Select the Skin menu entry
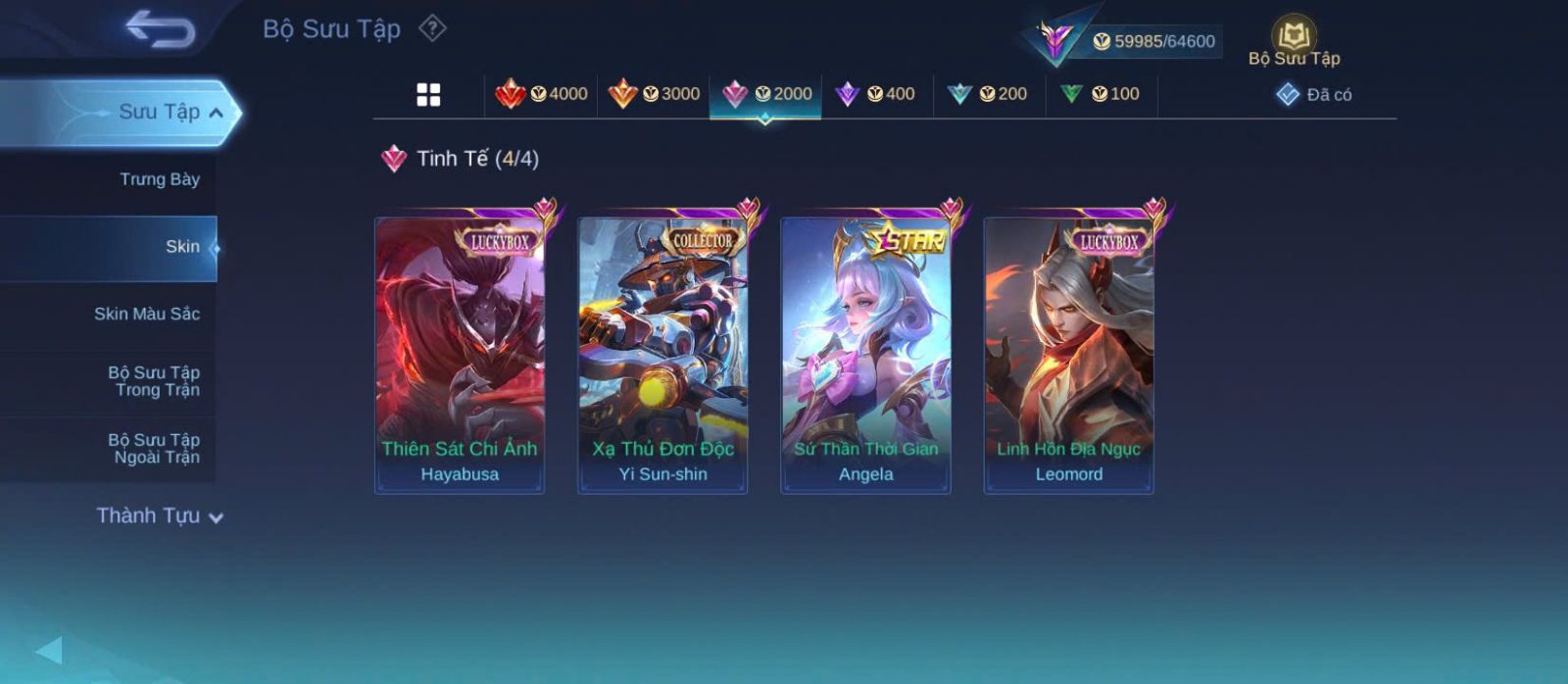 182,247
